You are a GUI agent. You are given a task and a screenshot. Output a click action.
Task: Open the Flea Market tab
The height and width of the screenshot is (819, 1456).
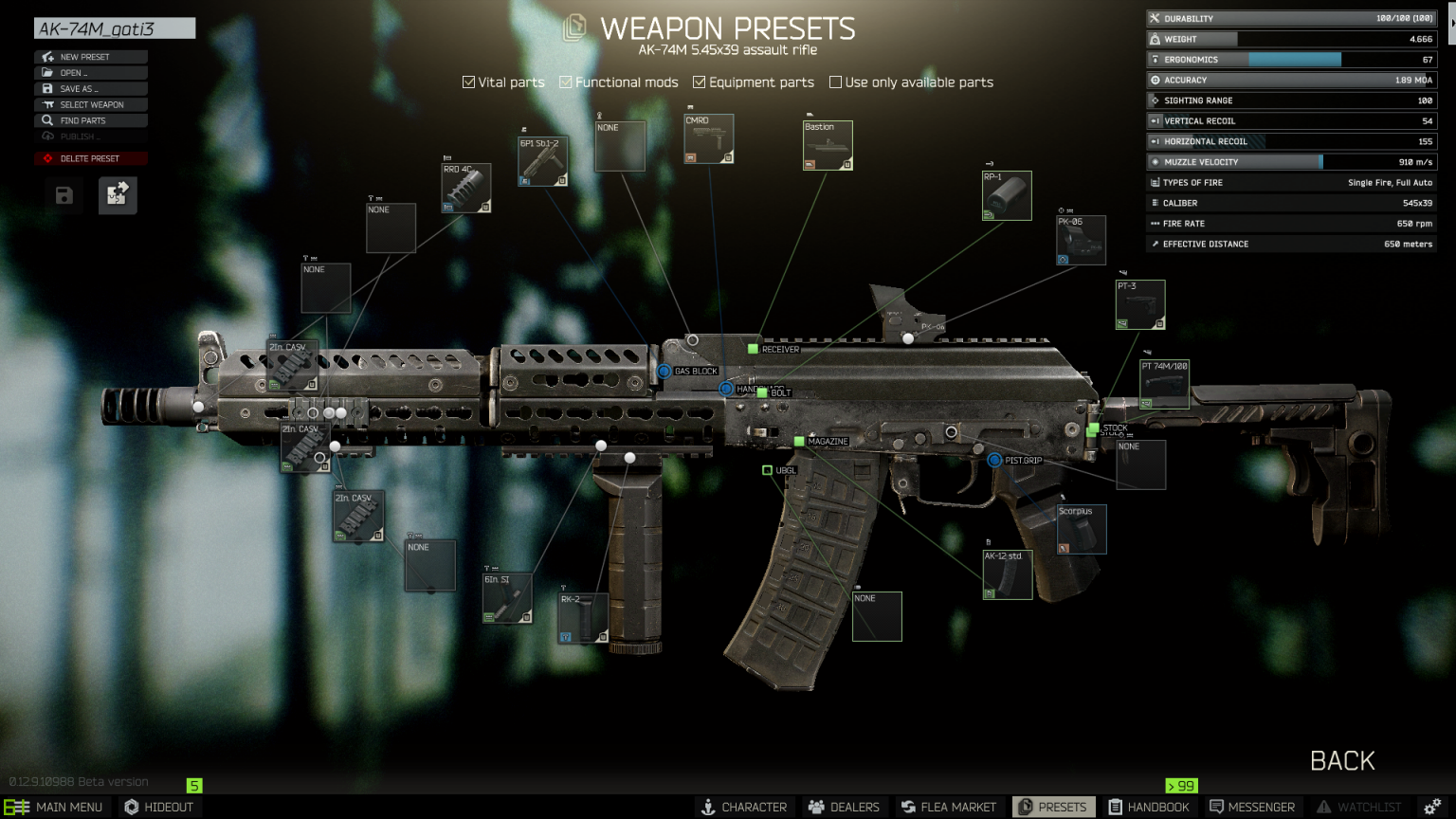949,807
